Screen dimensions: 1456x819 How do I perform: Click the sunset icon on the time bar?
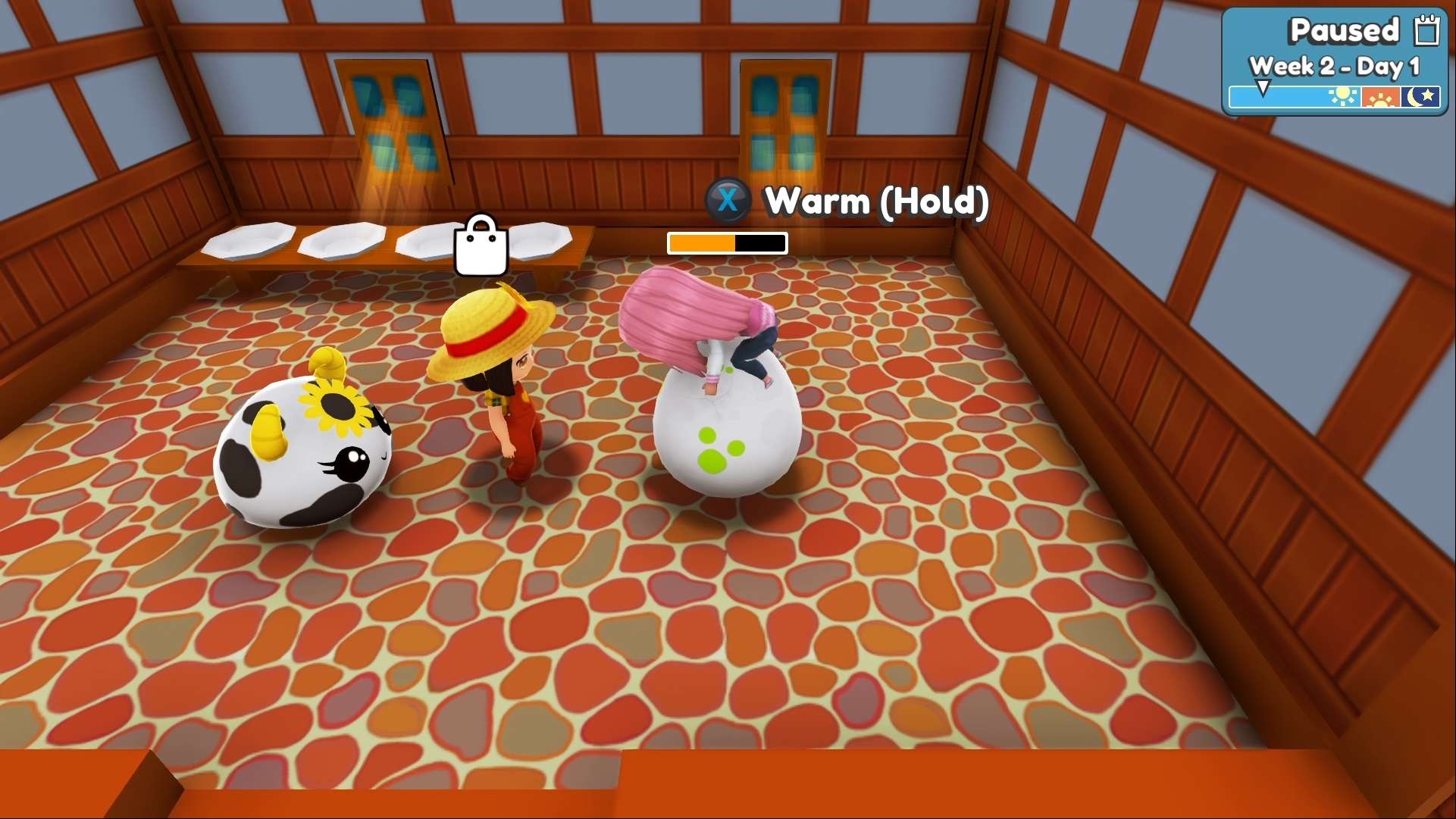[x=1382, y=97]
